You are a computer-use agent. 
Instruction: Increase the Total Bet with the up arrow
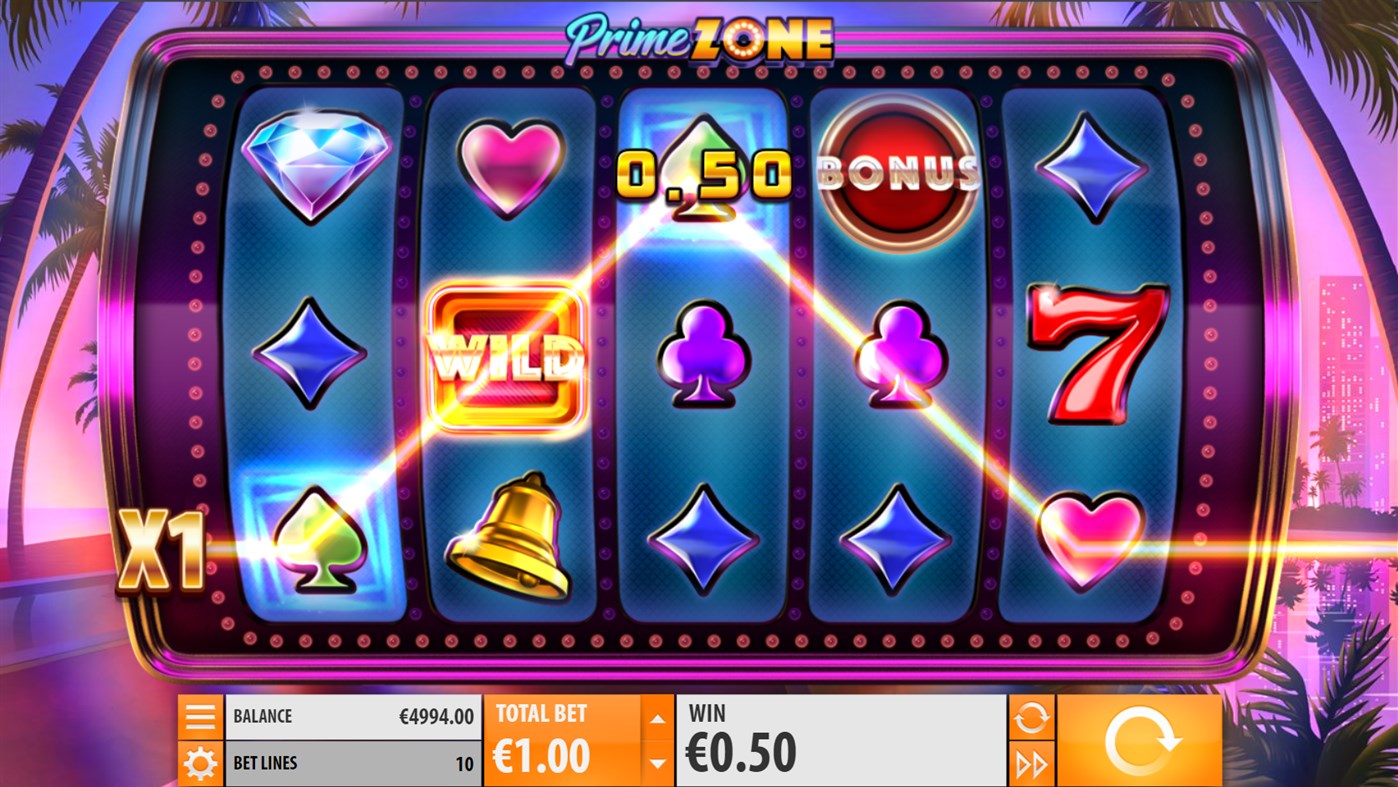pyautogui.click(x=657, y=717)
